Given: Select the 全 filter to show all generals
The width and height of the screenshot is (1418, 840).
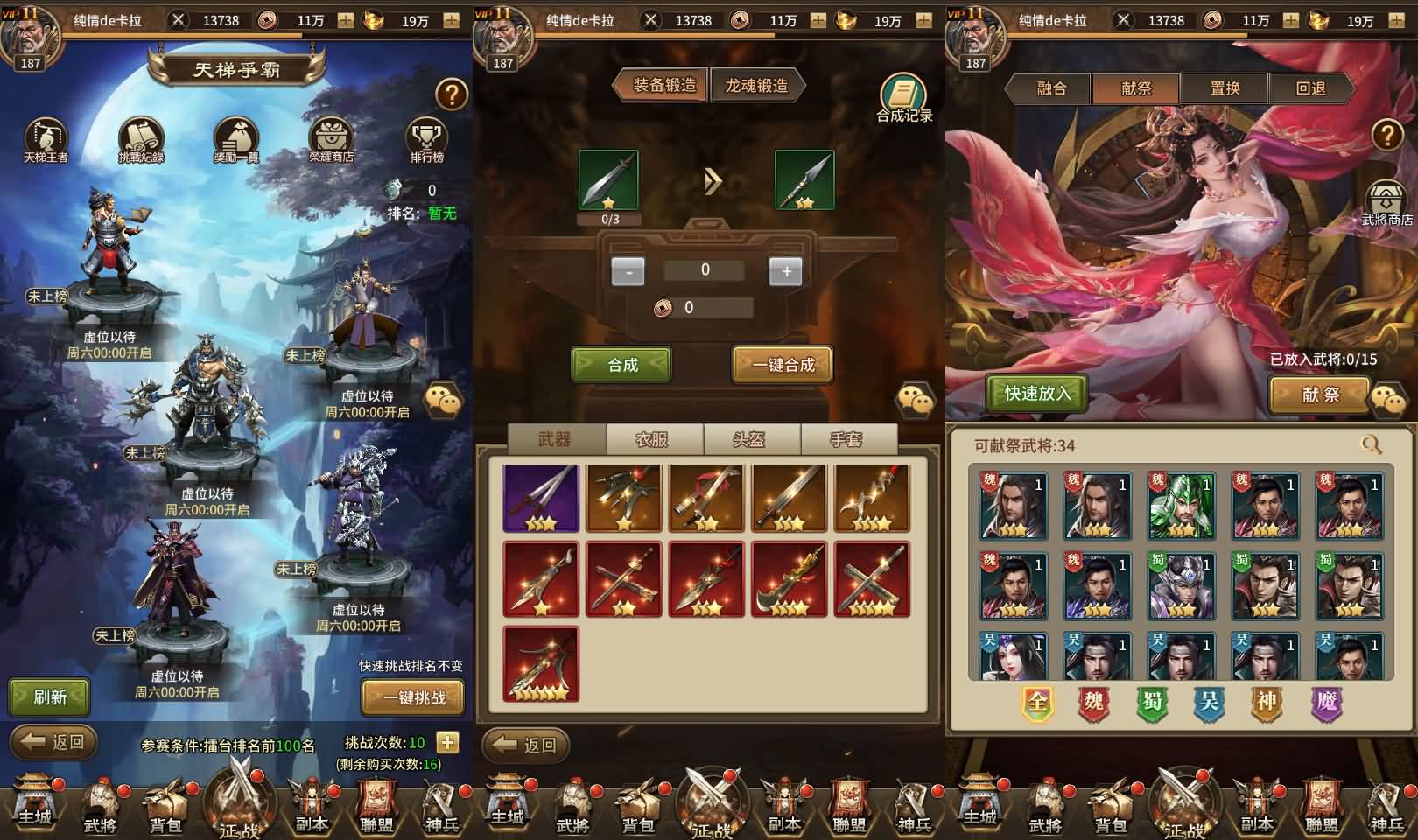Looking at the screenshot, I should point(1038,700).
